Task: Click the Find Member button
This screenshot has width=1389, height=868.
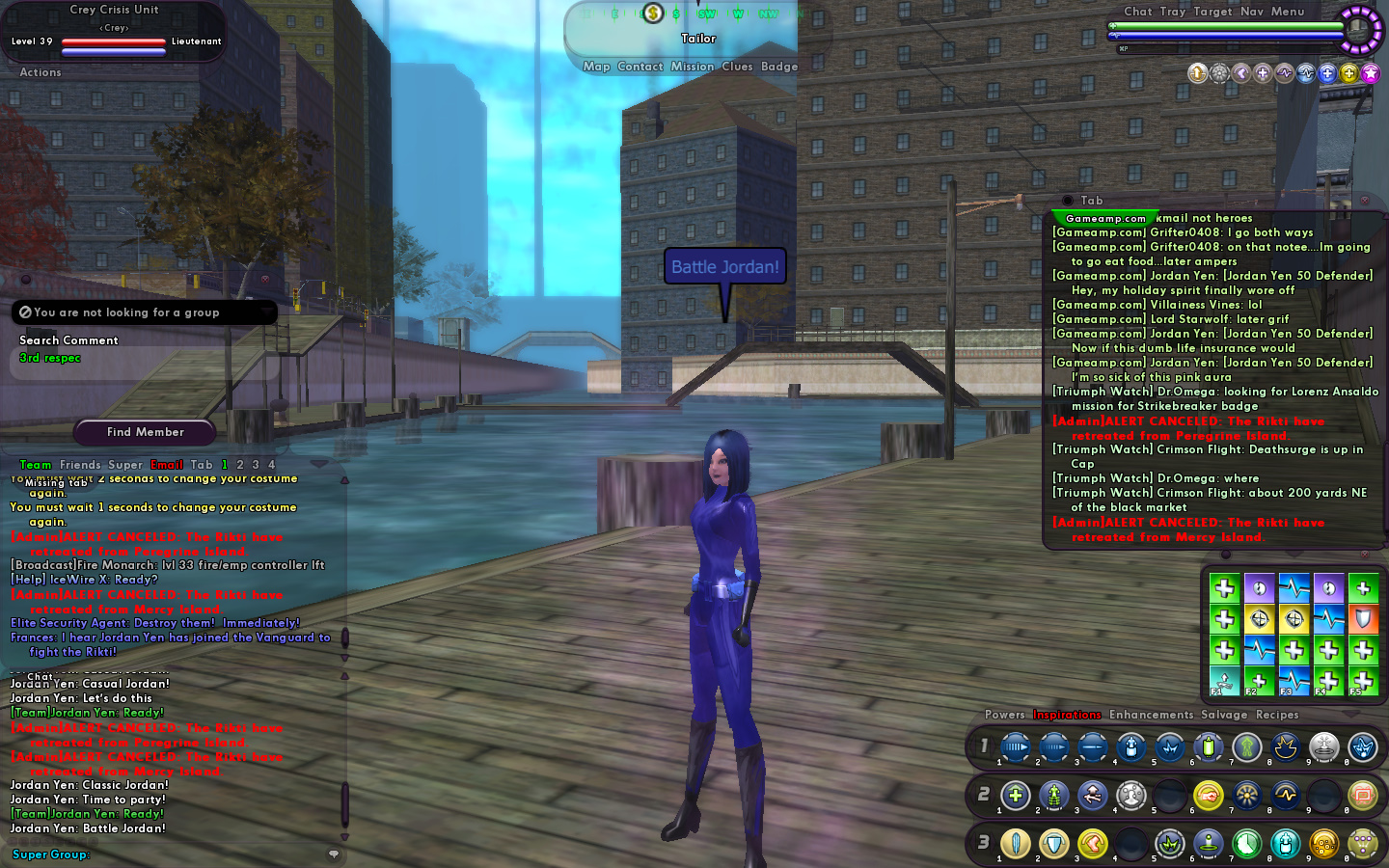Action: pyautogui.click(x=146, y=432)
